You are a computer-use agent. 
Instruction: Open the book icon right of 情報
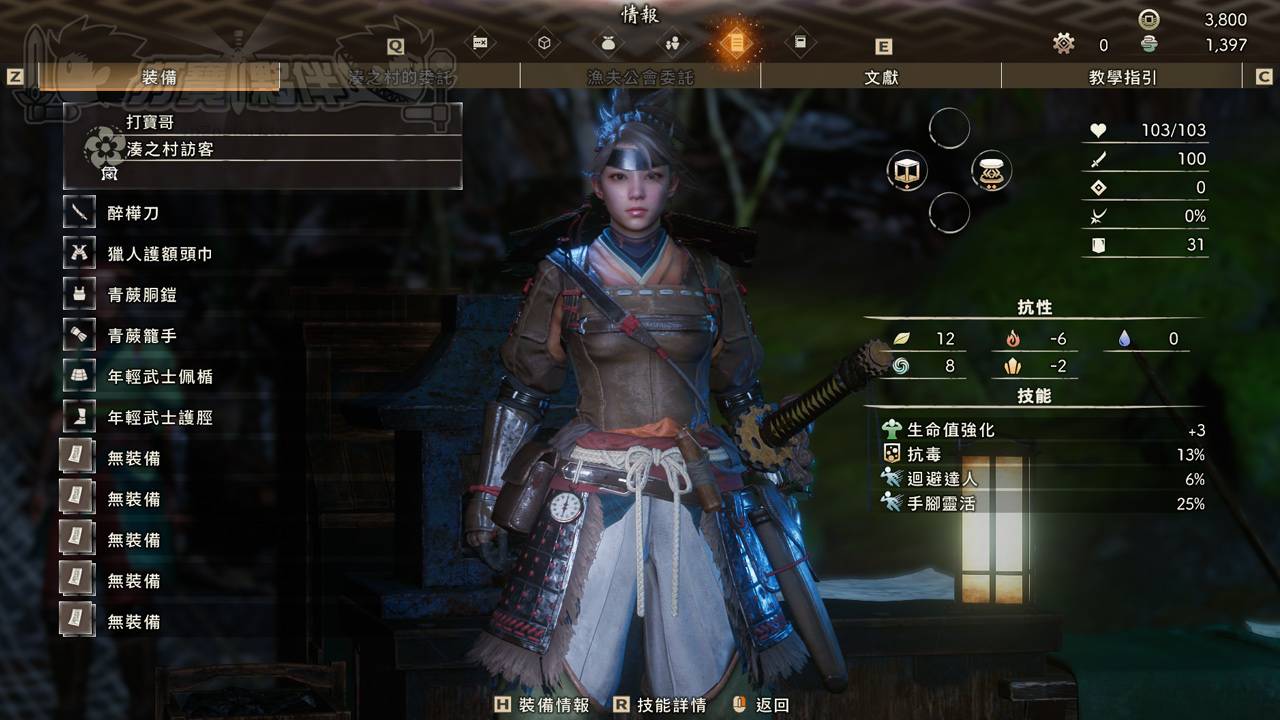click(x=800, y=43)
